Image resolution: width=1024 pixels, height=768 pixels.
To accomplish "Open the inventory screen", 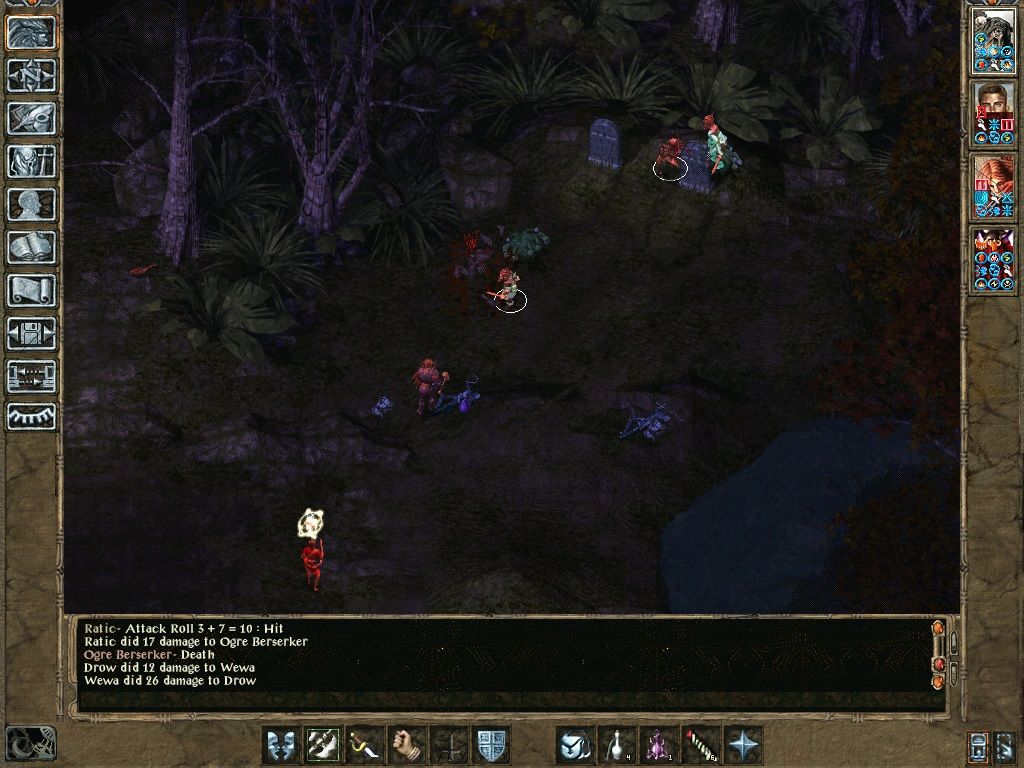I will coord(31,161).
